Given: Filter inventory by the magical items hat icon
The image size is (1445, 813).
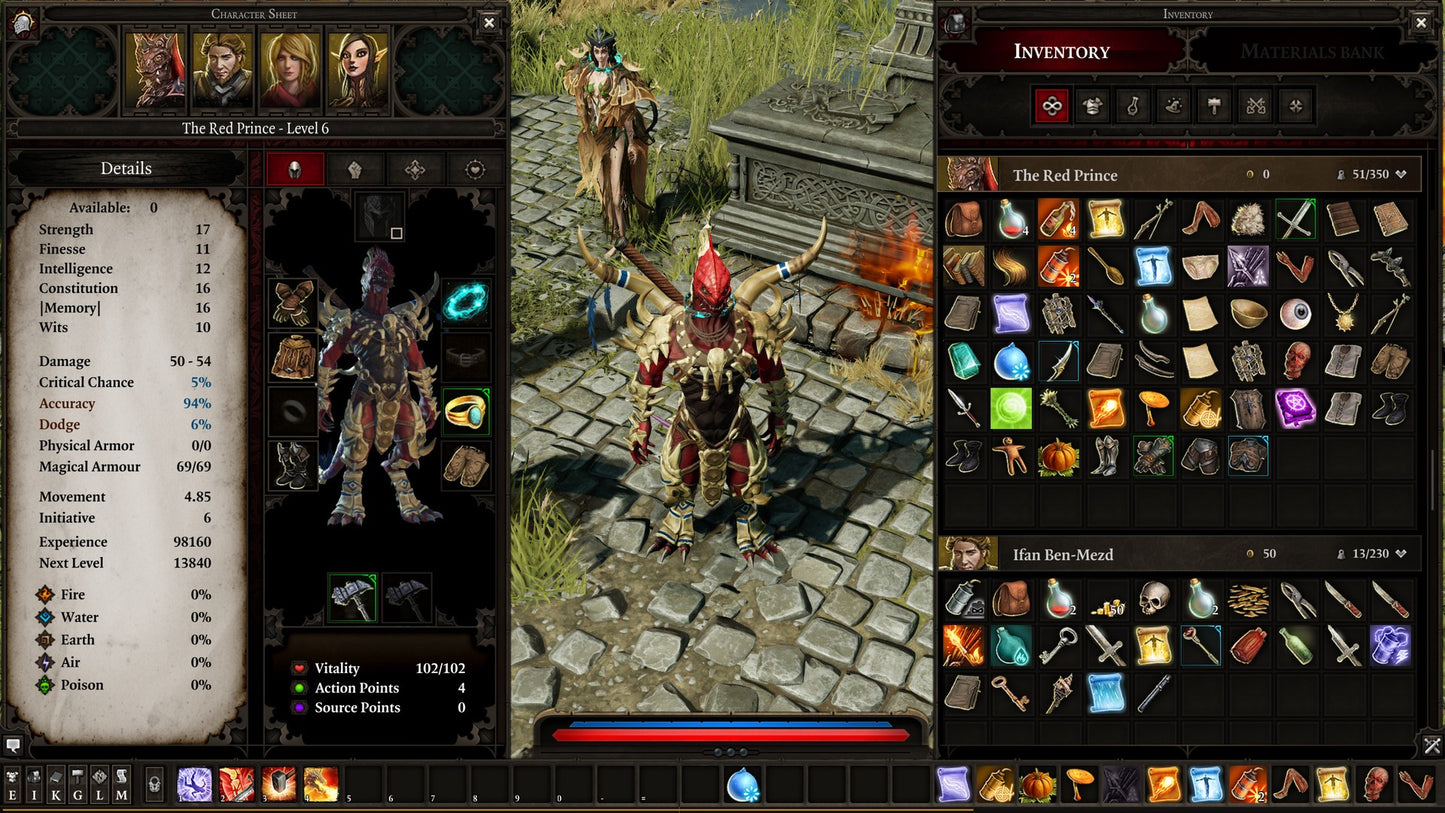Looking at the screenshot, I should (1173, 105).
